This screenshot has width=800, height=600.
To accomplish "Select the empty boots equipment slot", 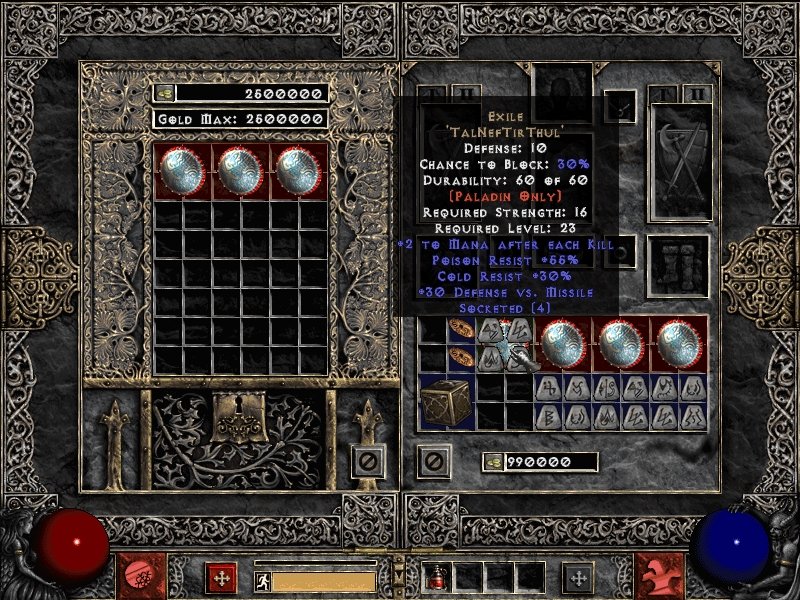I will pyautogui.click(x=682, y=267).
